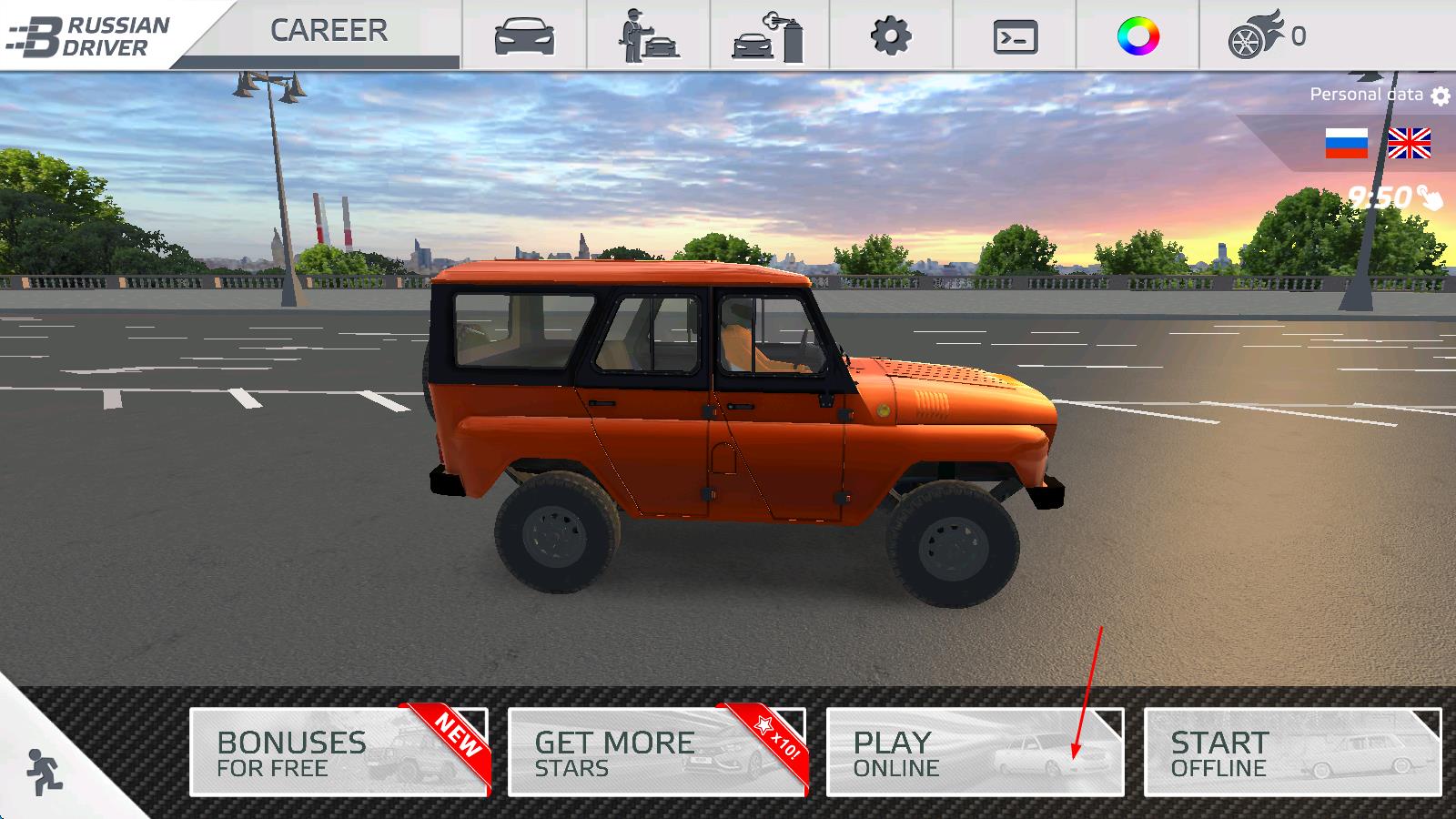This screenshot has width=1456, height=819.
Task: Open the gear settings menu
Action: tap(891, 36)
